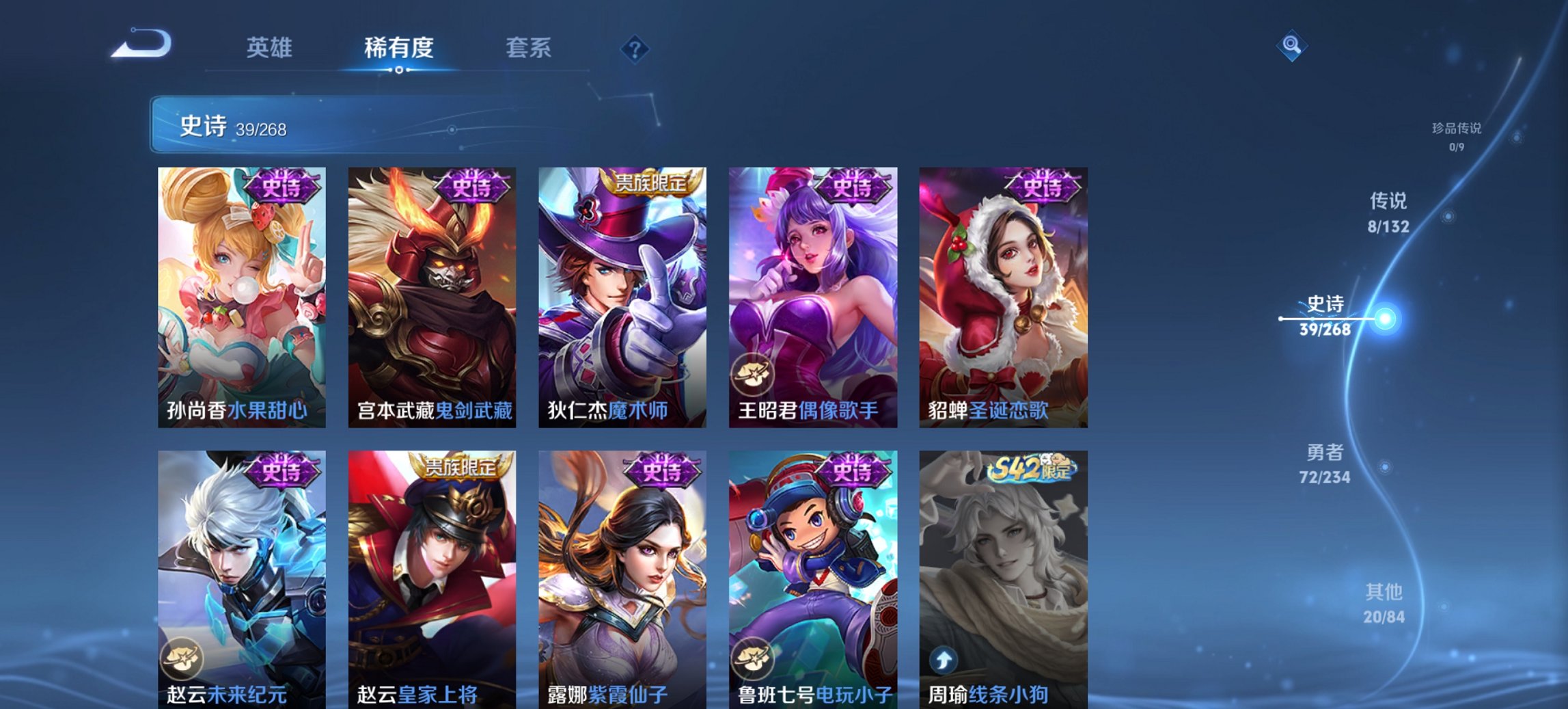
Task: Select the 孙尚香 水果甜心 skin card
Action: (x=240, y=287)
